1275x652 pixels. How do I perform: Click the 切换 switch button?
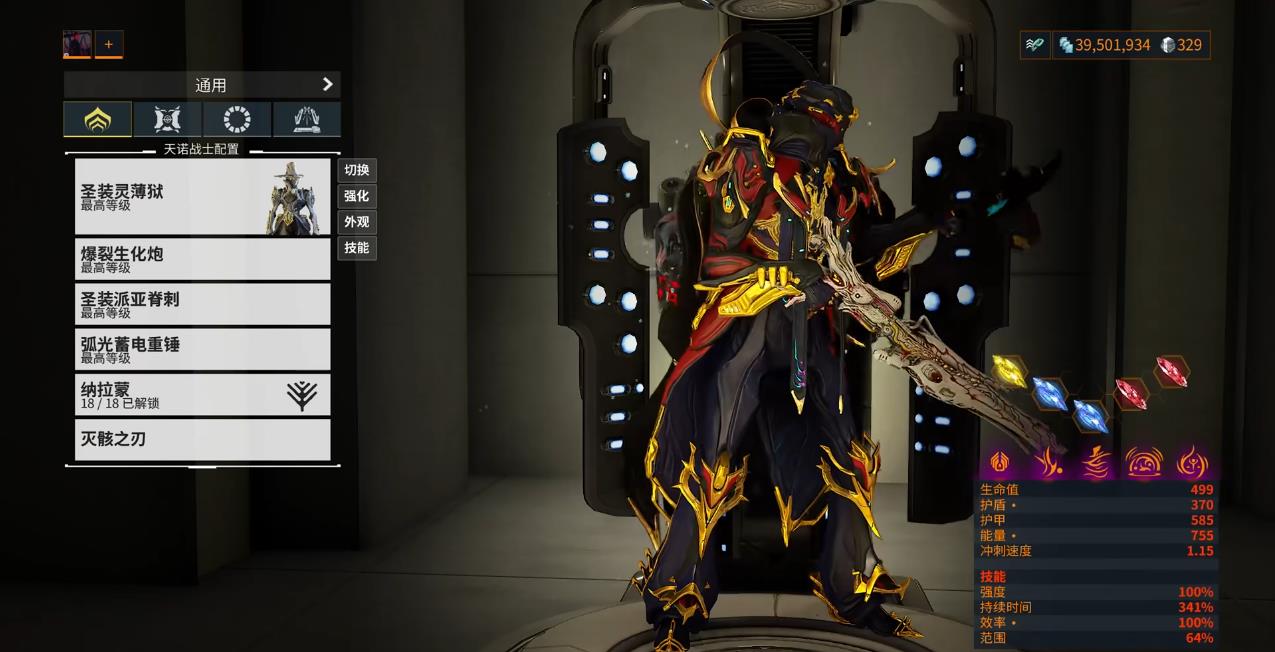pyautogui.click(x=356, y=170)
